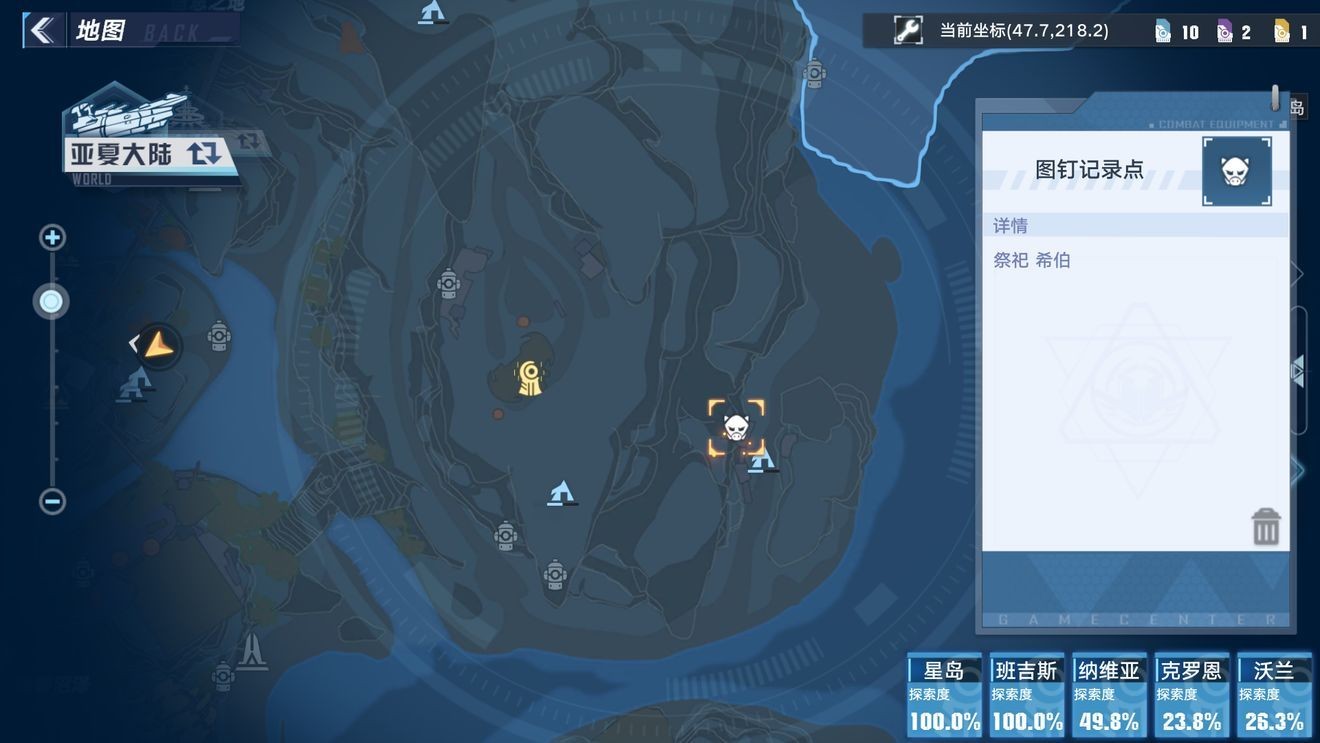Image resolution: width=1320 pixels, height=743 pixels.
Task: Go back using the arrow button
Action: point(42,30)
